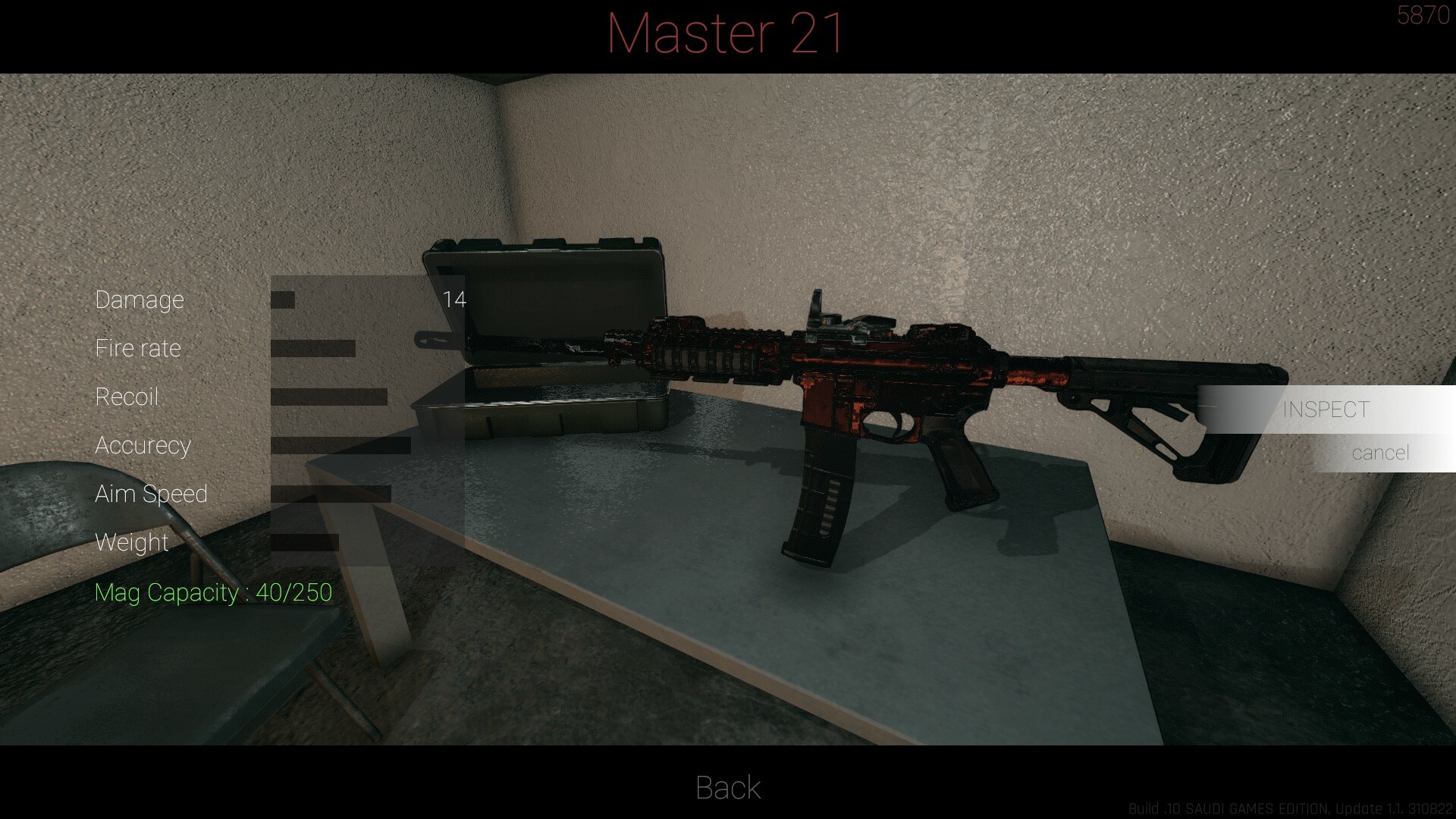Click the cancel option below INSPECT
The height and width of the screenshot is (819, 1456).
[x=1382, y=453]
